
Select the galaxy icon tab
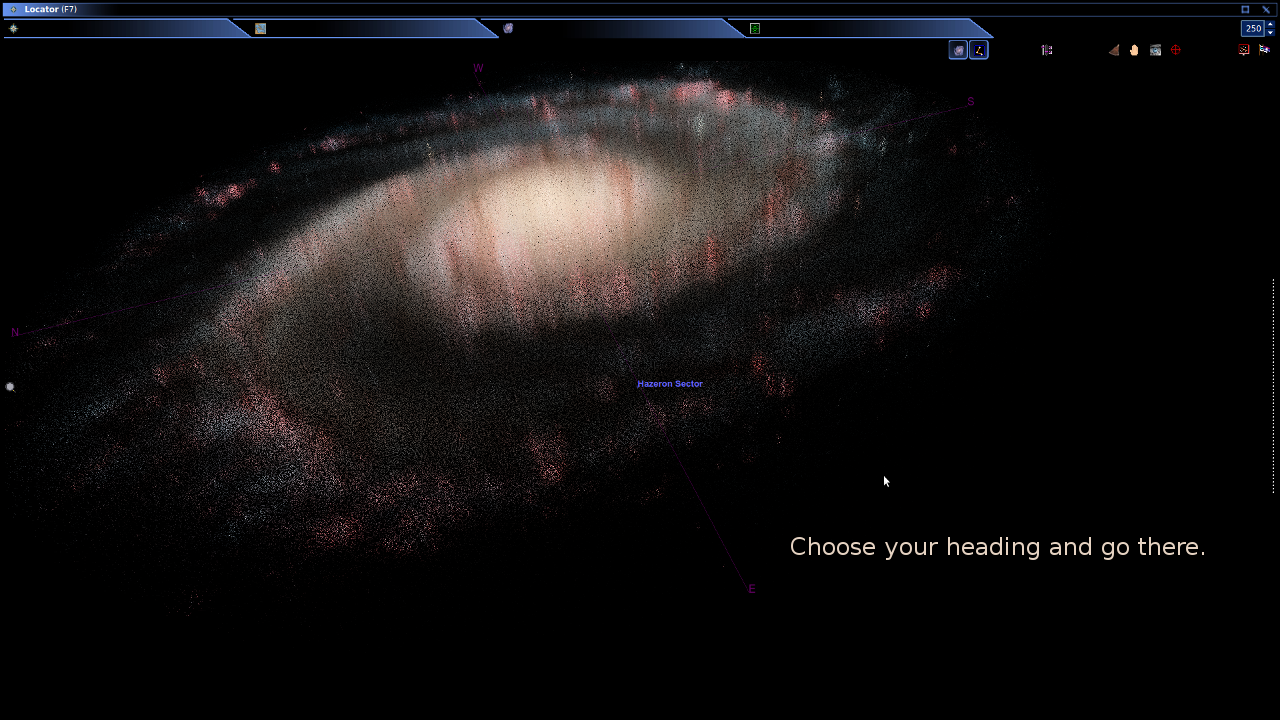point(508,29)
